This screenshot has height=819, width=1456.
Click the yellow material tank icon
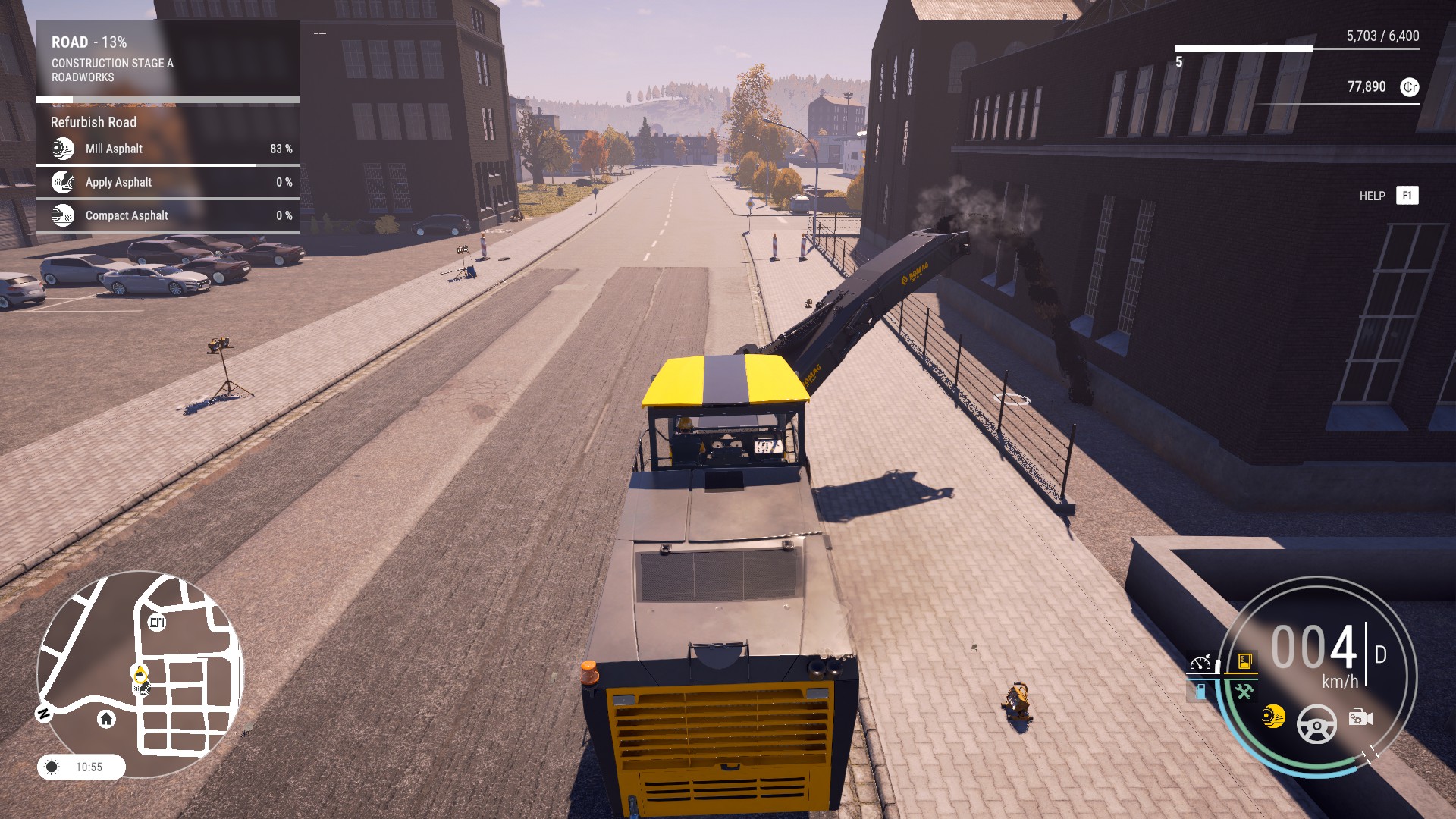point(1244,661)
